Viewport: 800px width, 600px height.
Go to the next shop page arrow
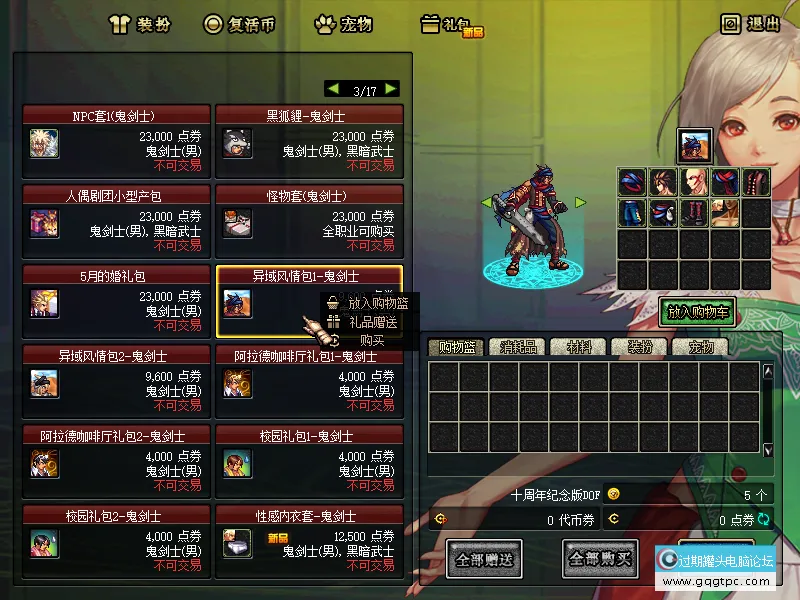[391, 89]
